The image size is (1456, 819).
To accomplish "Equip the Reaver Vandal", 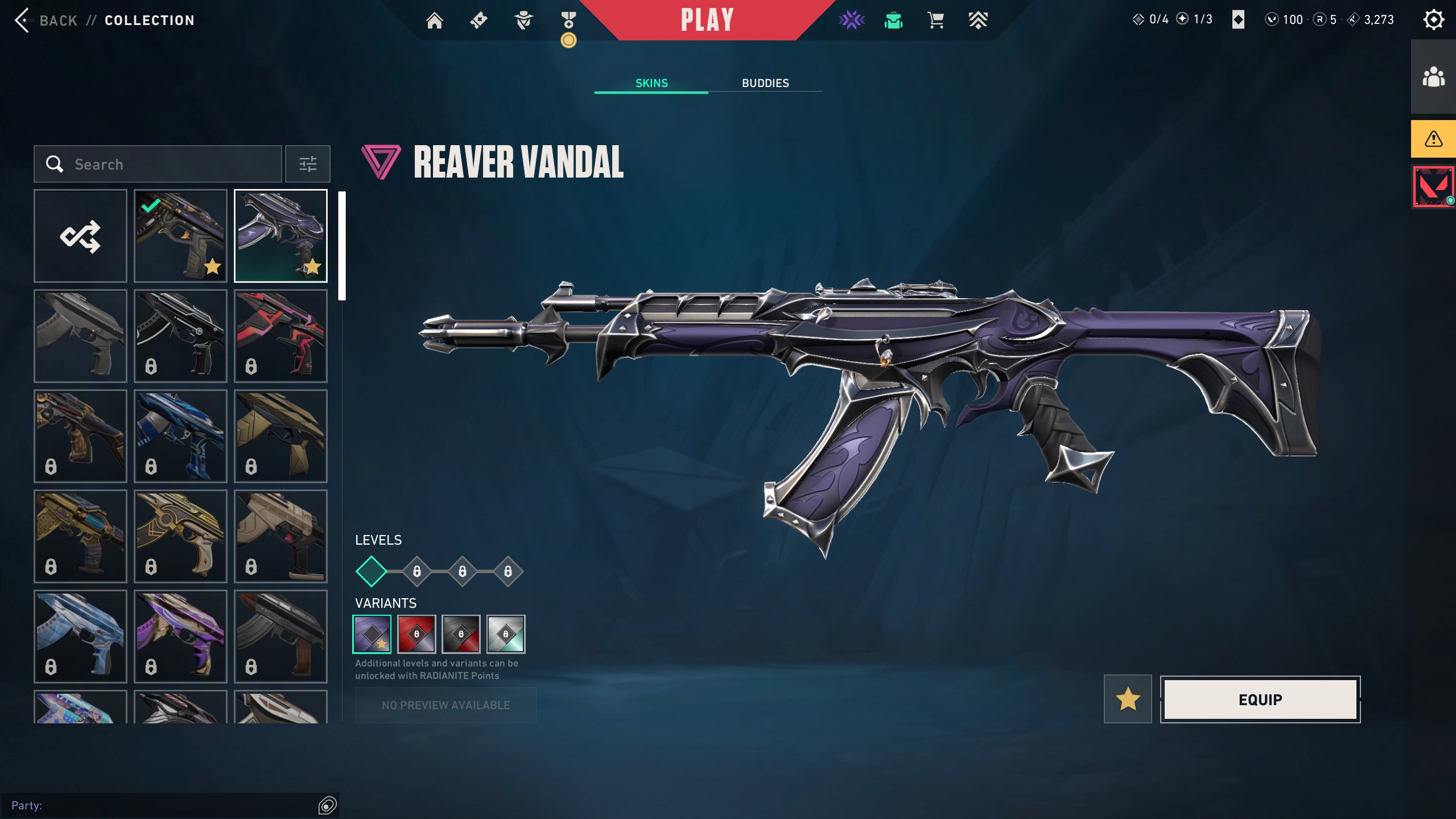I will click(1260, 699).
